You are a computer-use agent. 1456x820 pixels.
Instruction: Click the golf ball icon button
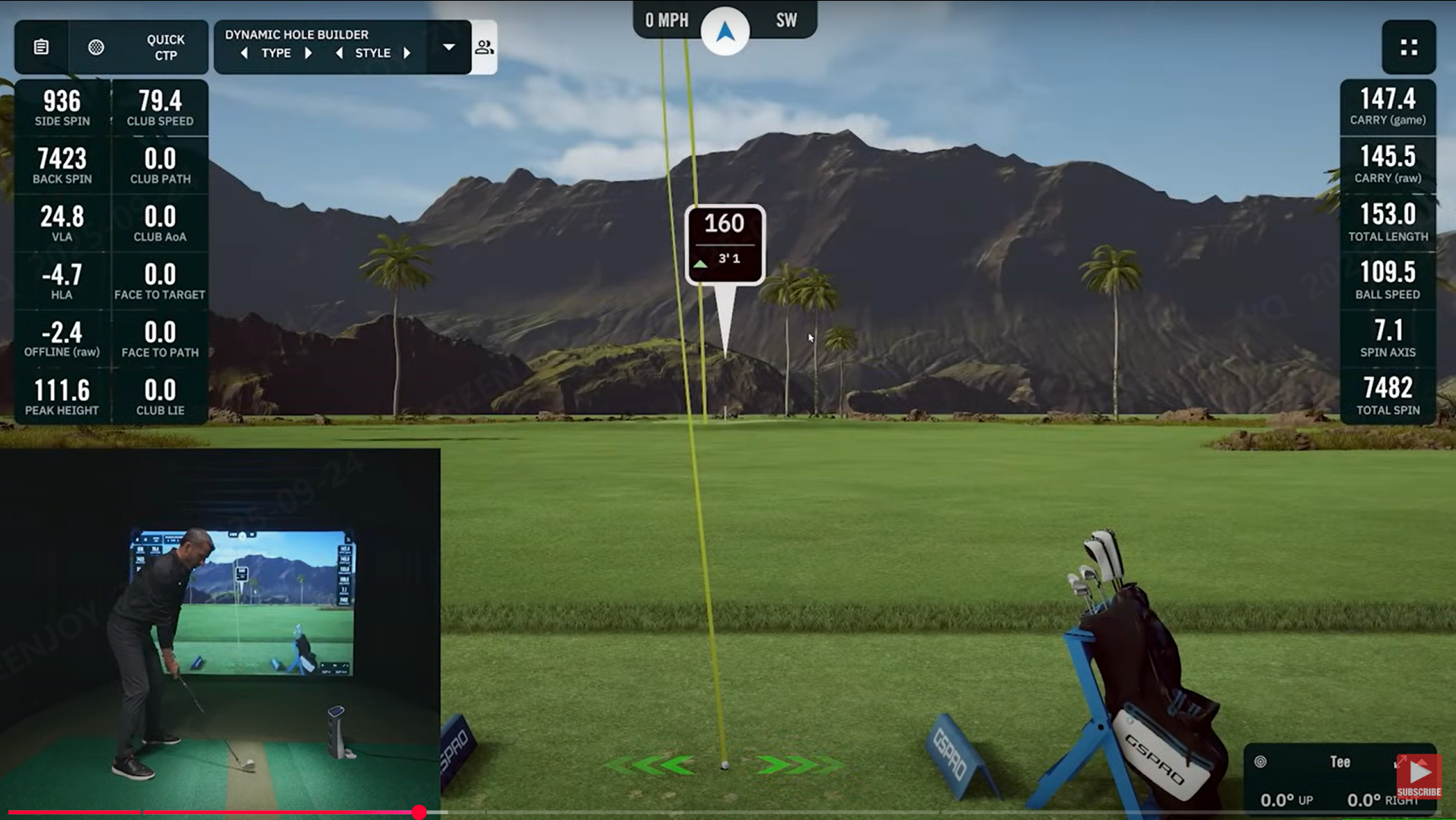tap(96, 47)
